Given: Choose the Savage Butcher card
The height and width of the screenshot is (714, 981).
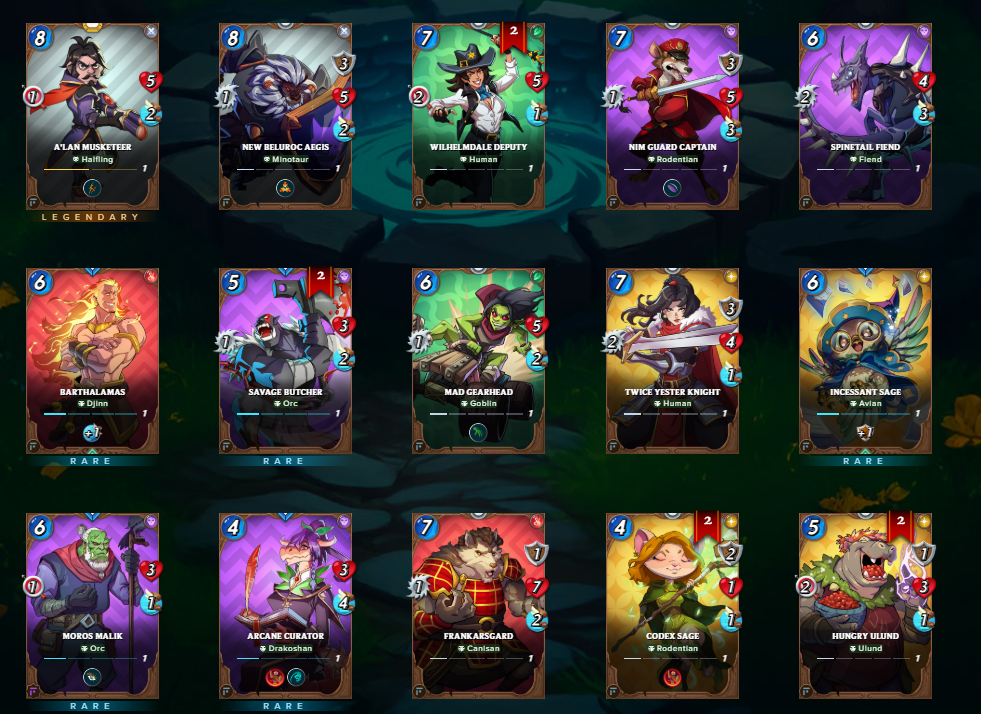Looking at the screenshot, I should (285, 360).
